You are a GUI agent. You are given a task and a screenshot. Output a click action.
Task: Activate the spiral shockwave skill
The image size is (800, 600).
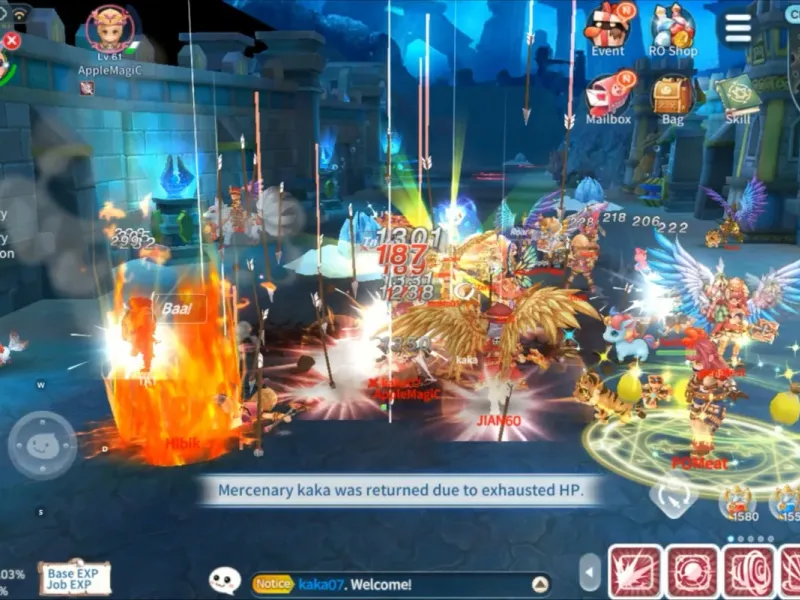(x=749, y=572)
